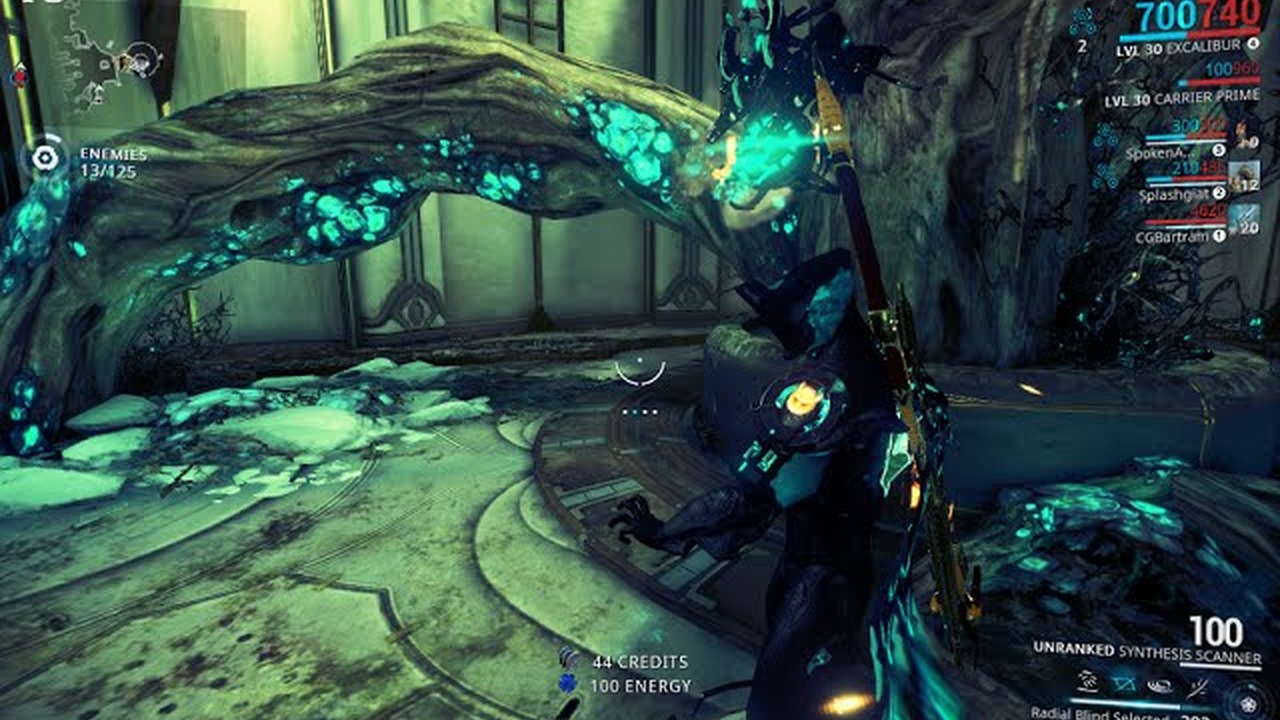Toggle the buff icon left of Splashgiat's health bar
The width and height of the screenshot is (1280, 720).
1105,175
